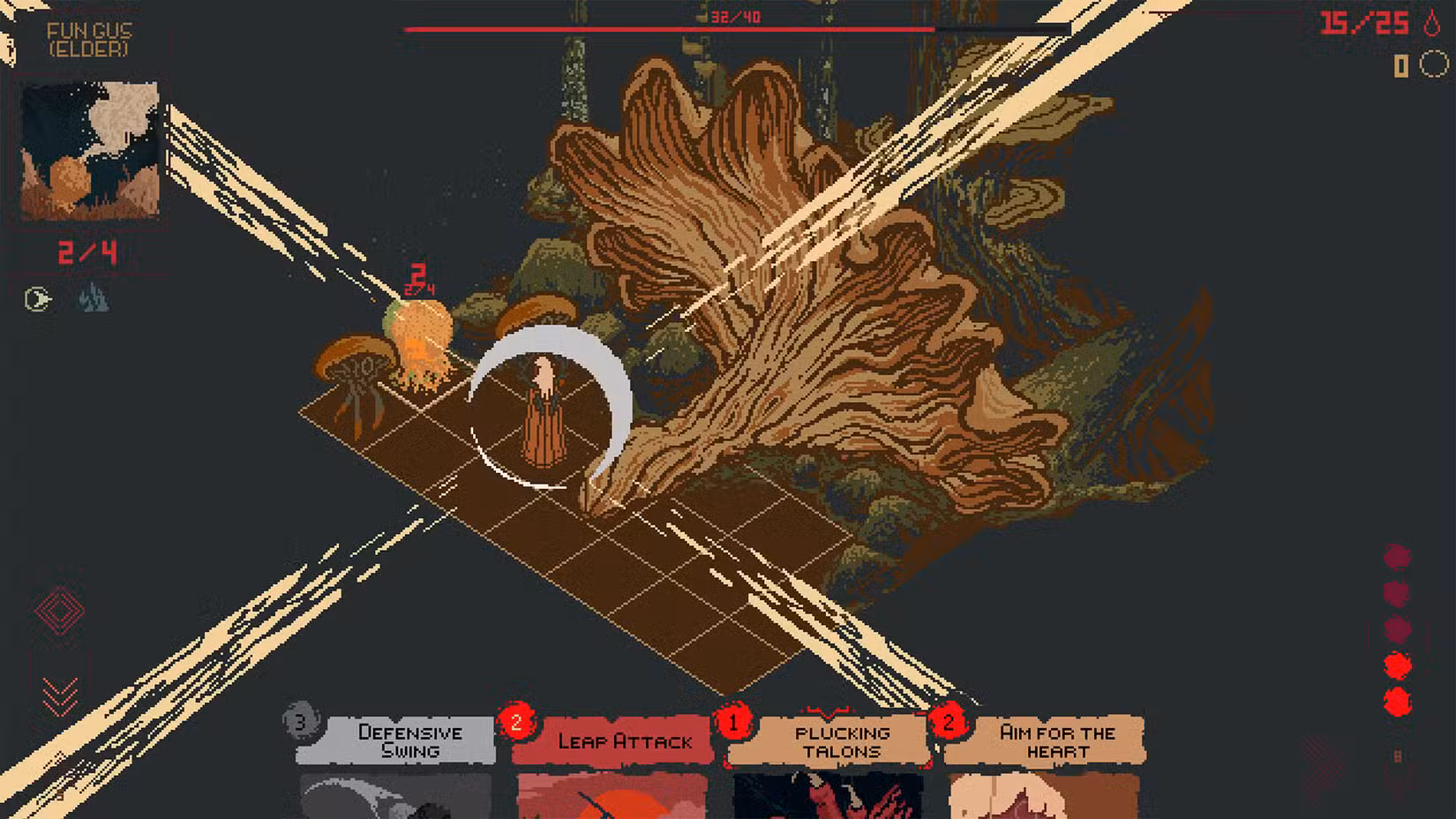Click the campfire icon below the character portrait
Viewport: 1456px width, 819px height.
(94, 297)
